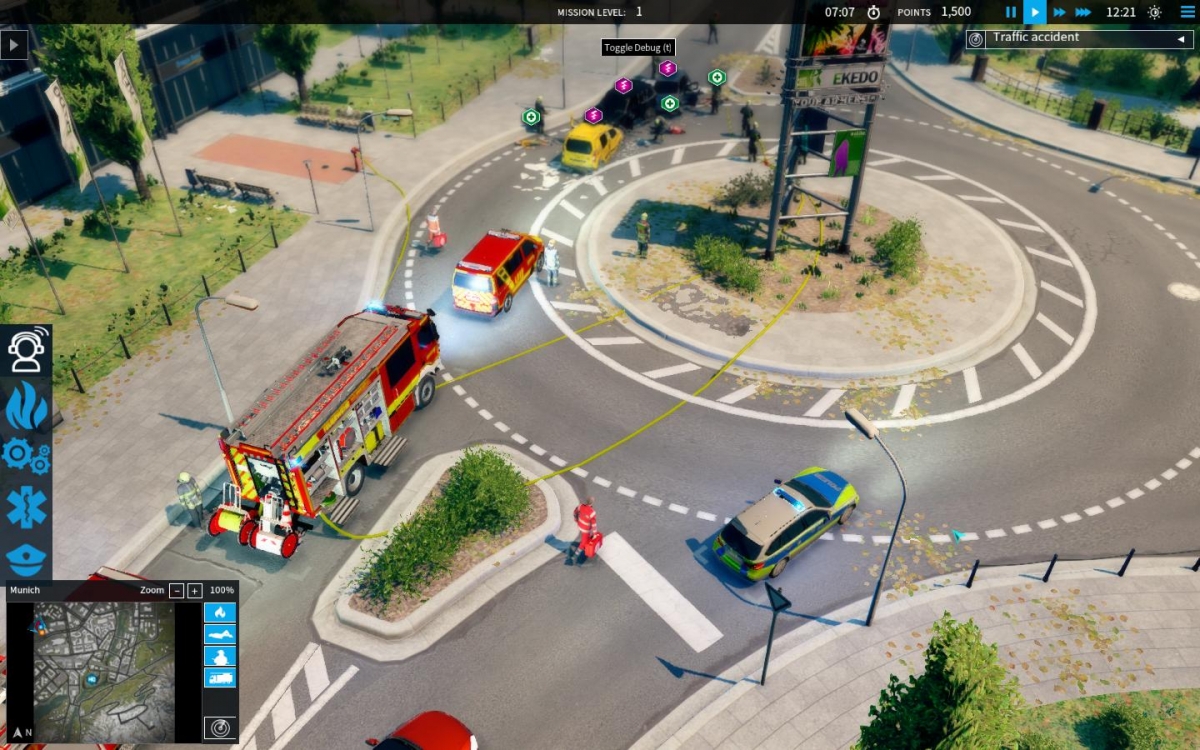
Task: Zoom out the minimap with minus button
Action: coord(177,591)
